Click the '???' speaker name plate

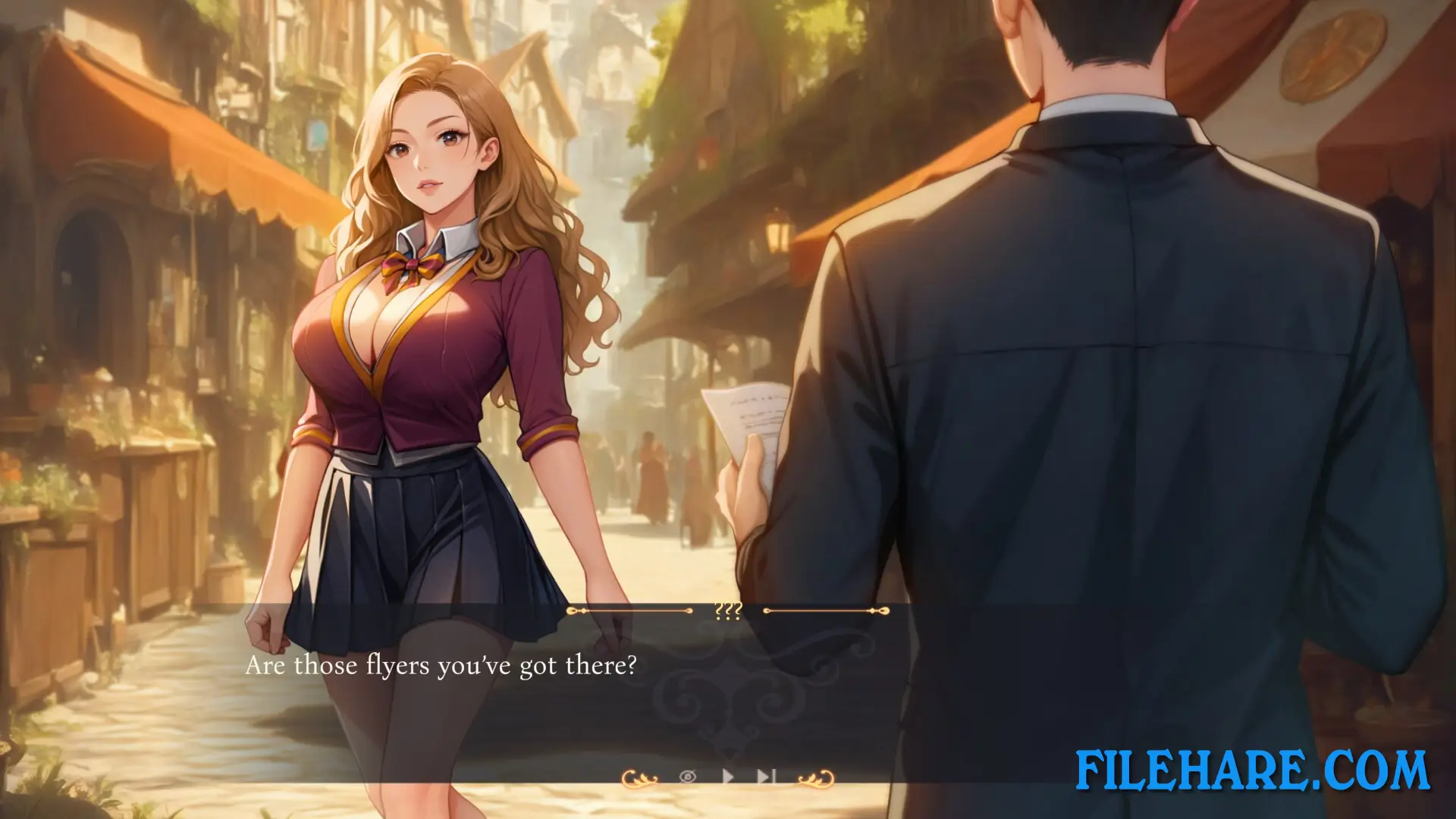pyautogui.click(x=727, y=609)
